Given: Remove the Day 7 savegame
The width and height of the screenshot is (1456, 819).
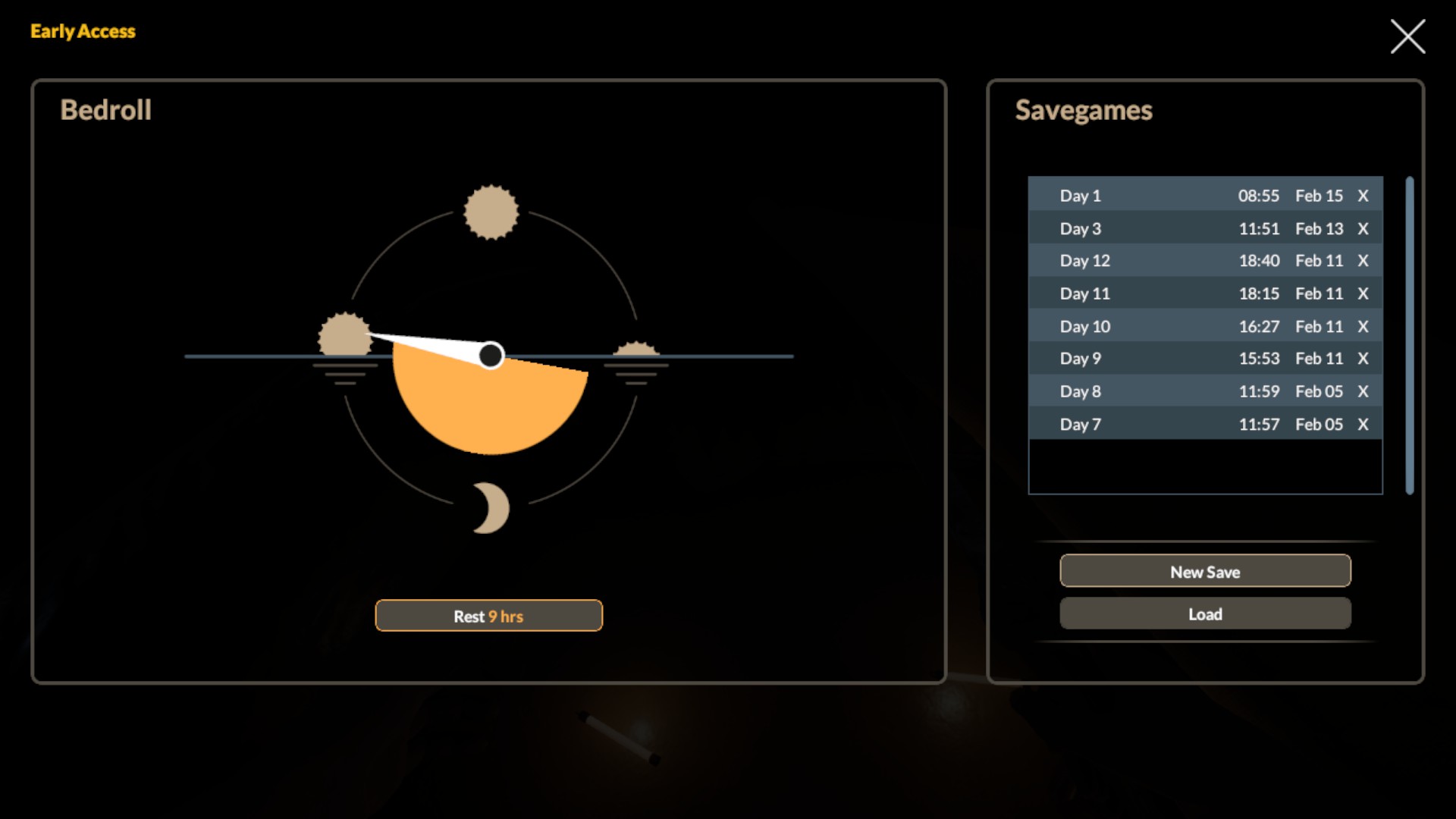Looking at the screenshot, I should click(1363, 424).
